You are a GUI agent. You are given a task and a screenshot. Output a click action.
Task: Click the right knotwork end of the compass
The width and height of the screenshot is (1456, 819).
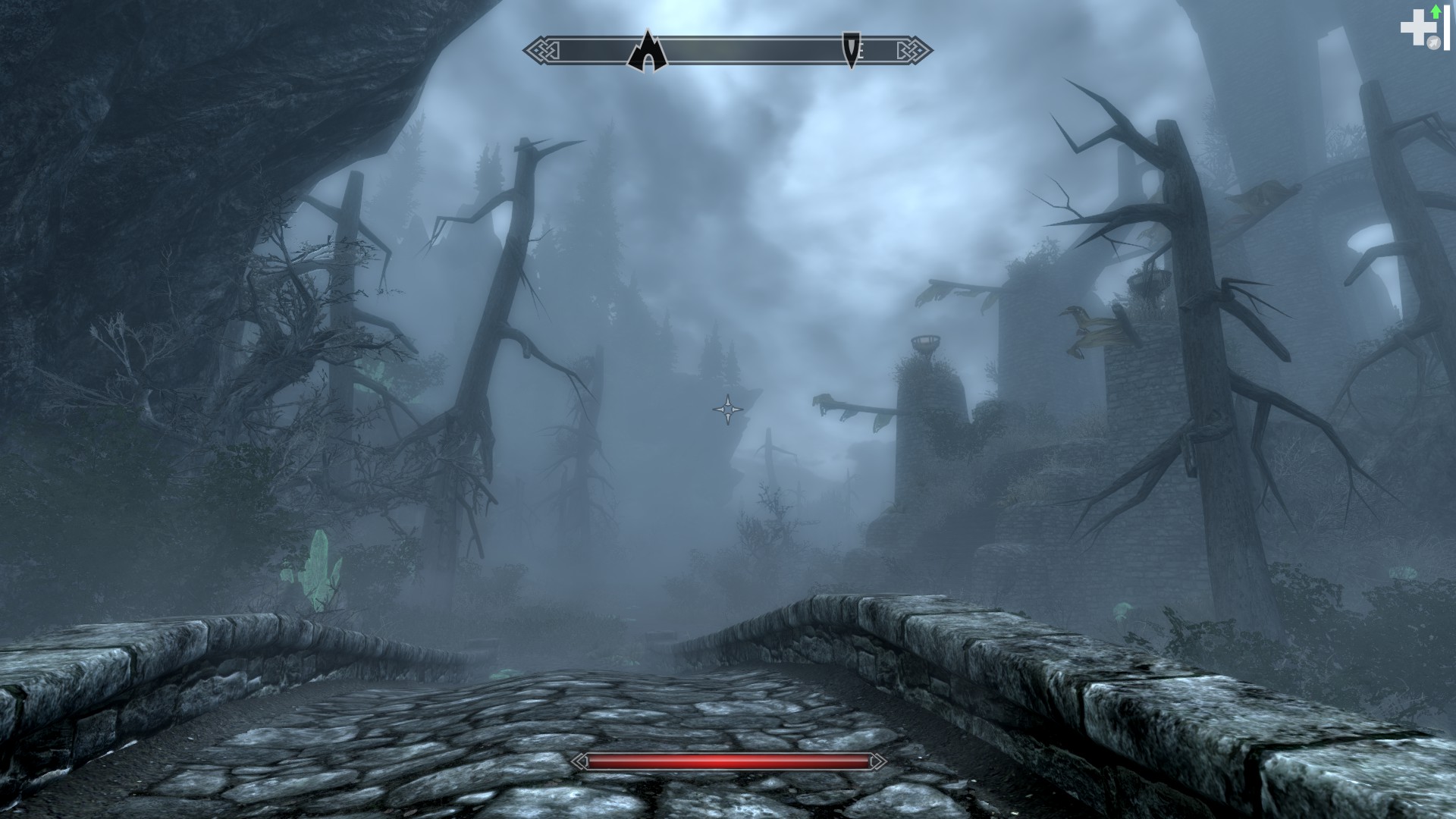coord(918,50)
